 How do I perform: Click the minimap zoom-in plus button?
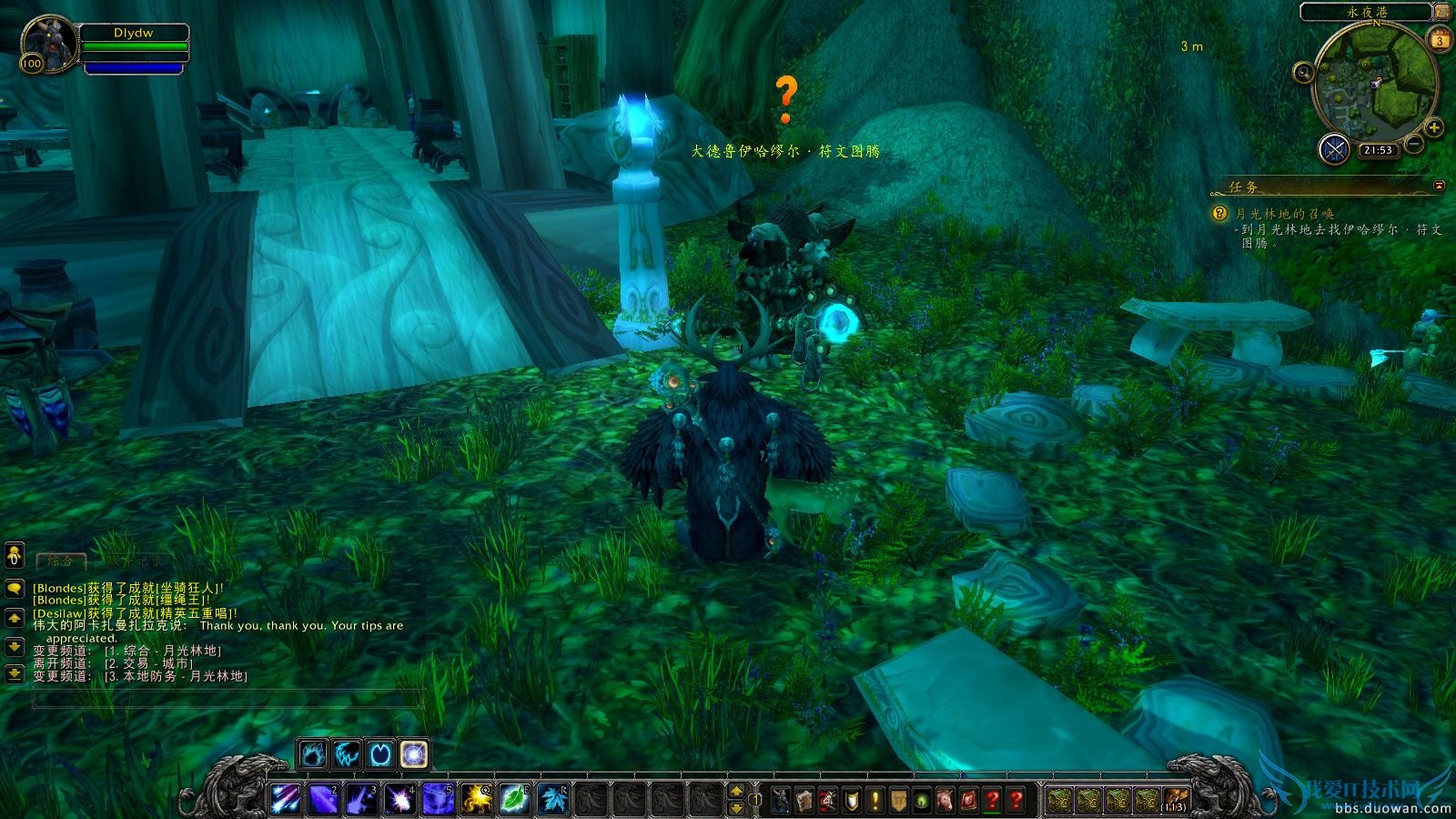[1434, 127]
